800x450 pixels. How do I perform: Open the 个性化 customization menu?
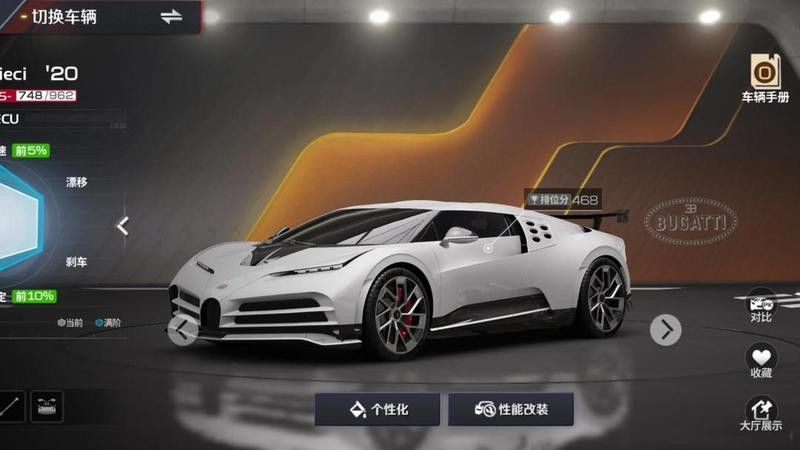click(x=377, y=409)
